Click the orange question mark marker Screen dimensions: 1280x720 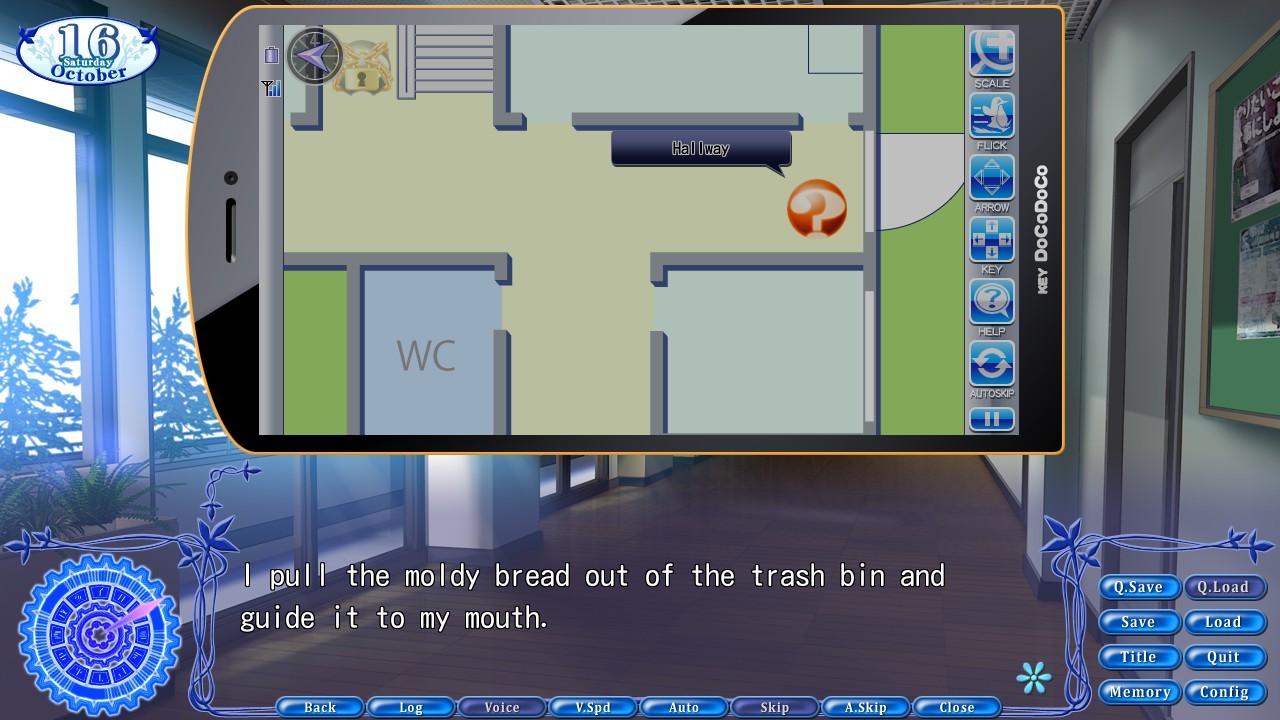coord(815,208)
